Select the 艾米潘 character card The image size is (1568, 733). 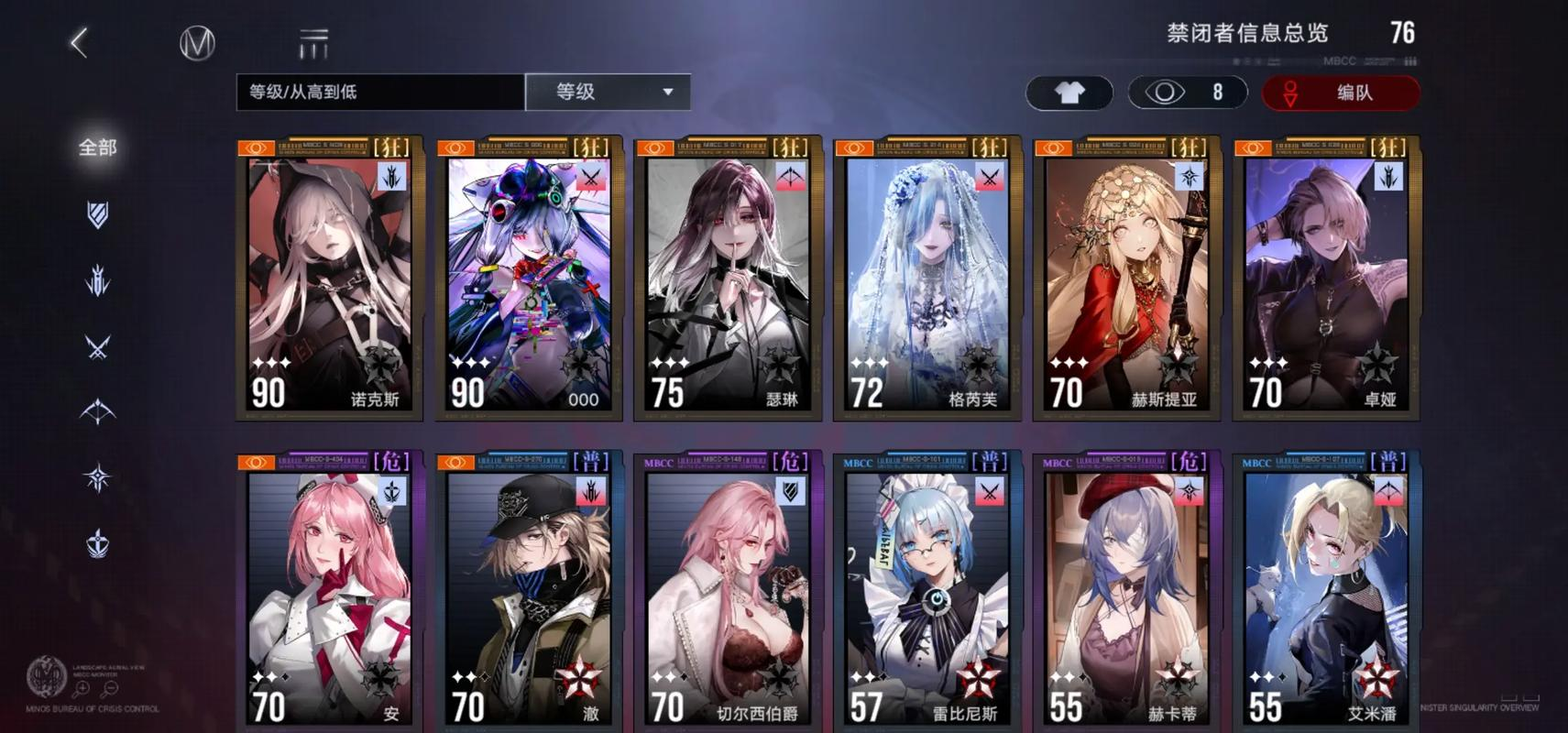(1325, 591)
